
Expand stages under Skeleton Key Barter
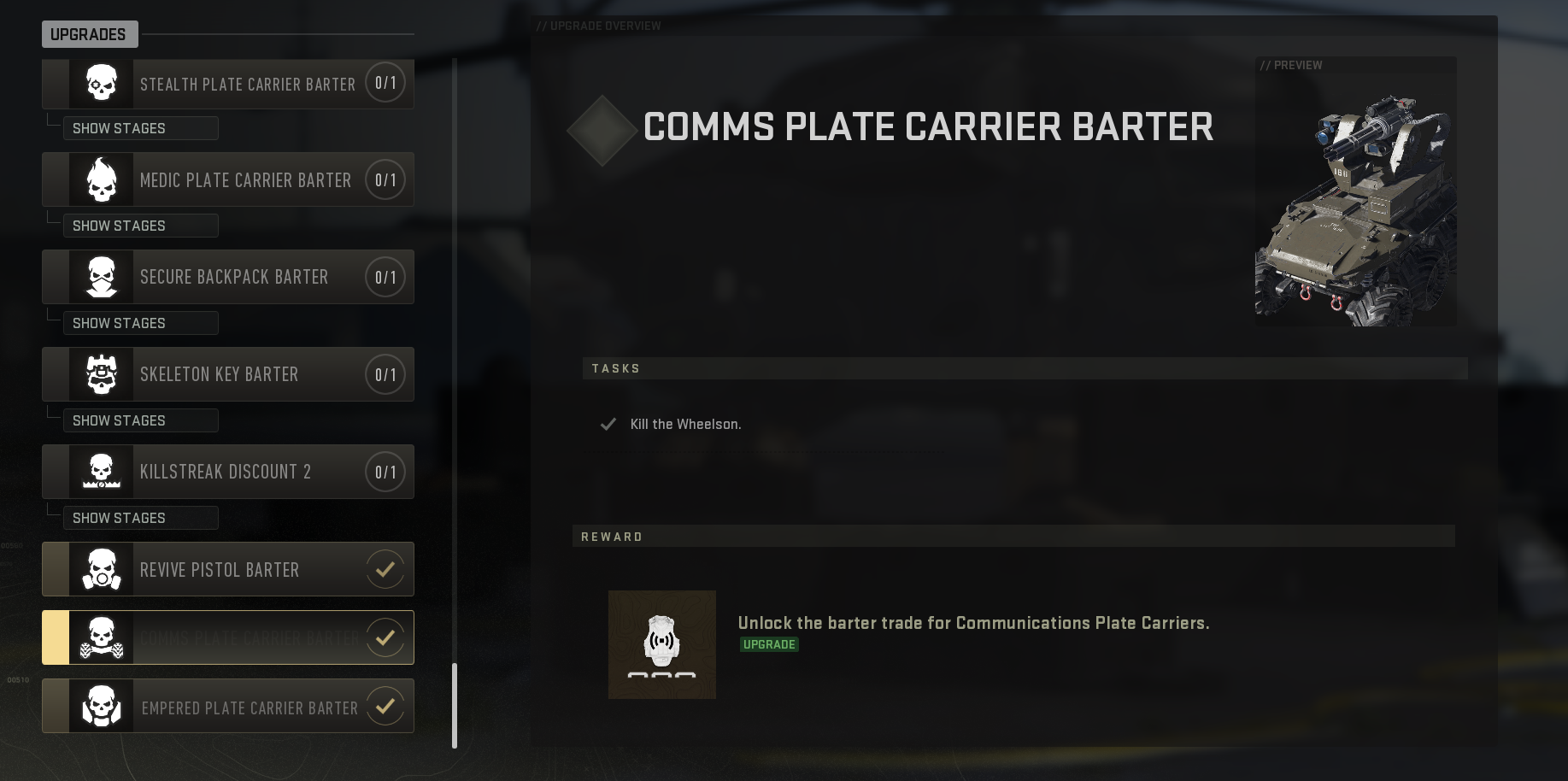[139, 420]
